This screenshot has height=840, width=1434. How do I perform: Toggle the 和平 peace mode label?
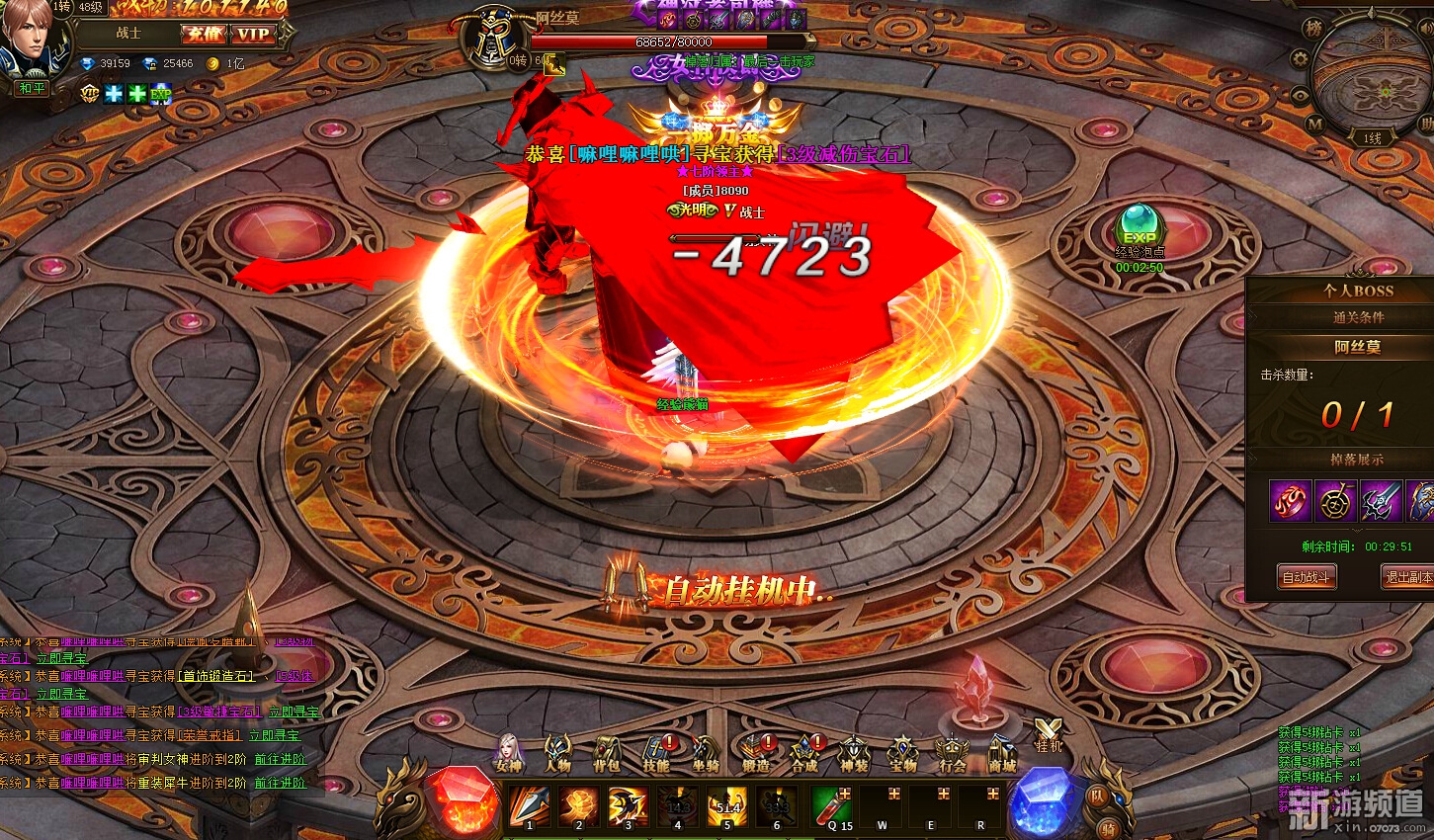32,88
